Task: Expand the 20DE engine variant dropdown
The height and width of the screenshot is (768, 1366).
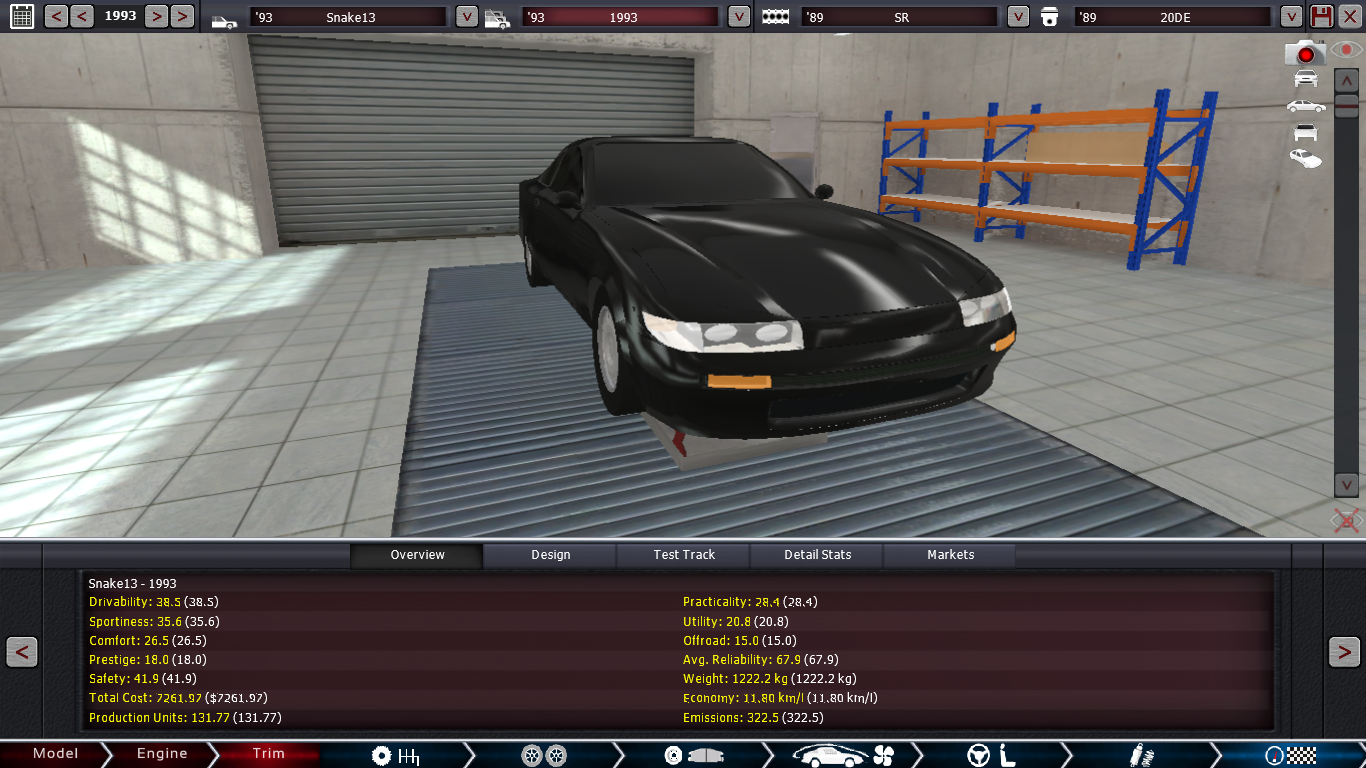Action: 1291,16
